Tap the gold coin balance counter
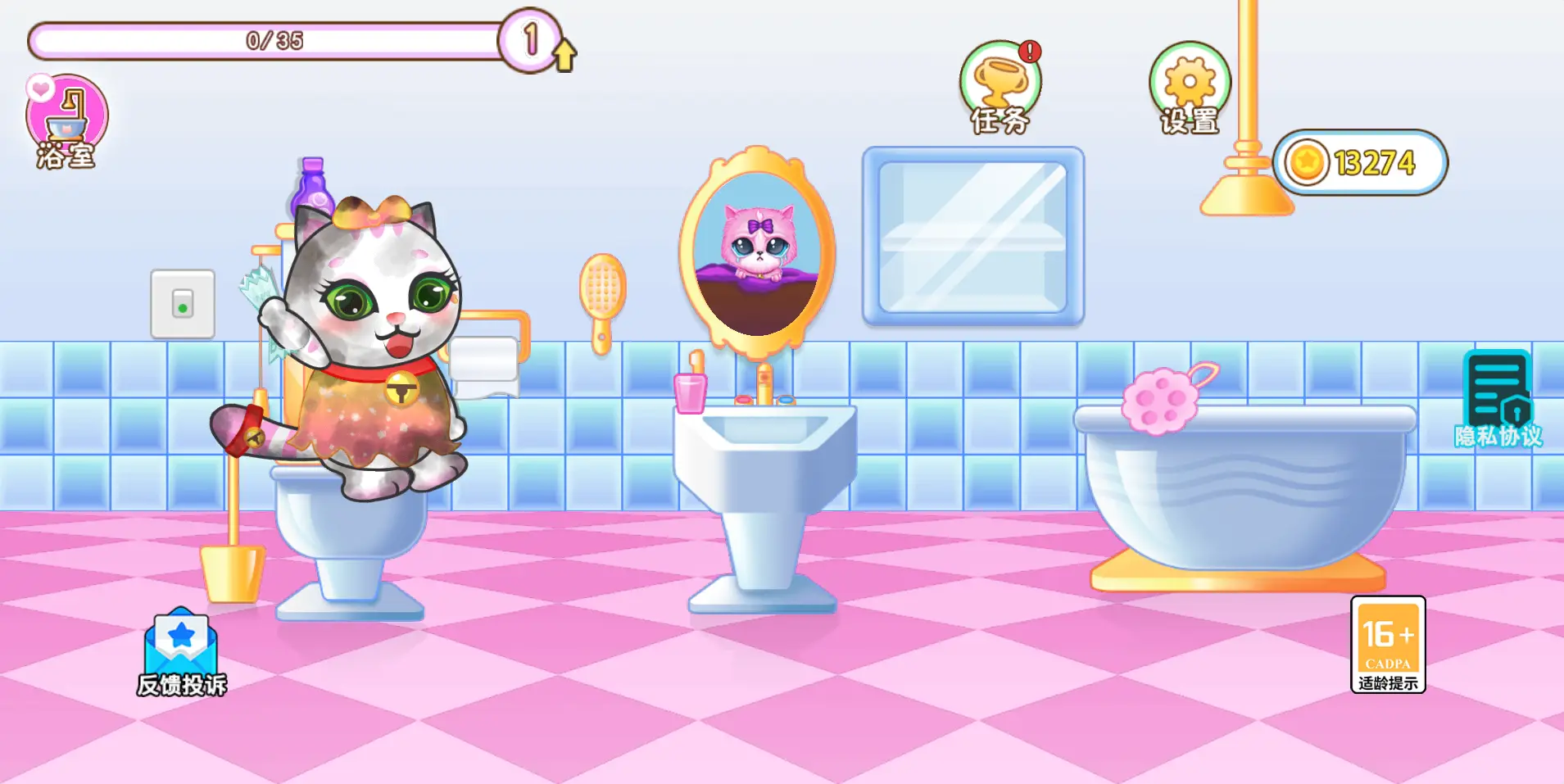Viewport: 1564px width, 784px height. (x=1360, y=162)
